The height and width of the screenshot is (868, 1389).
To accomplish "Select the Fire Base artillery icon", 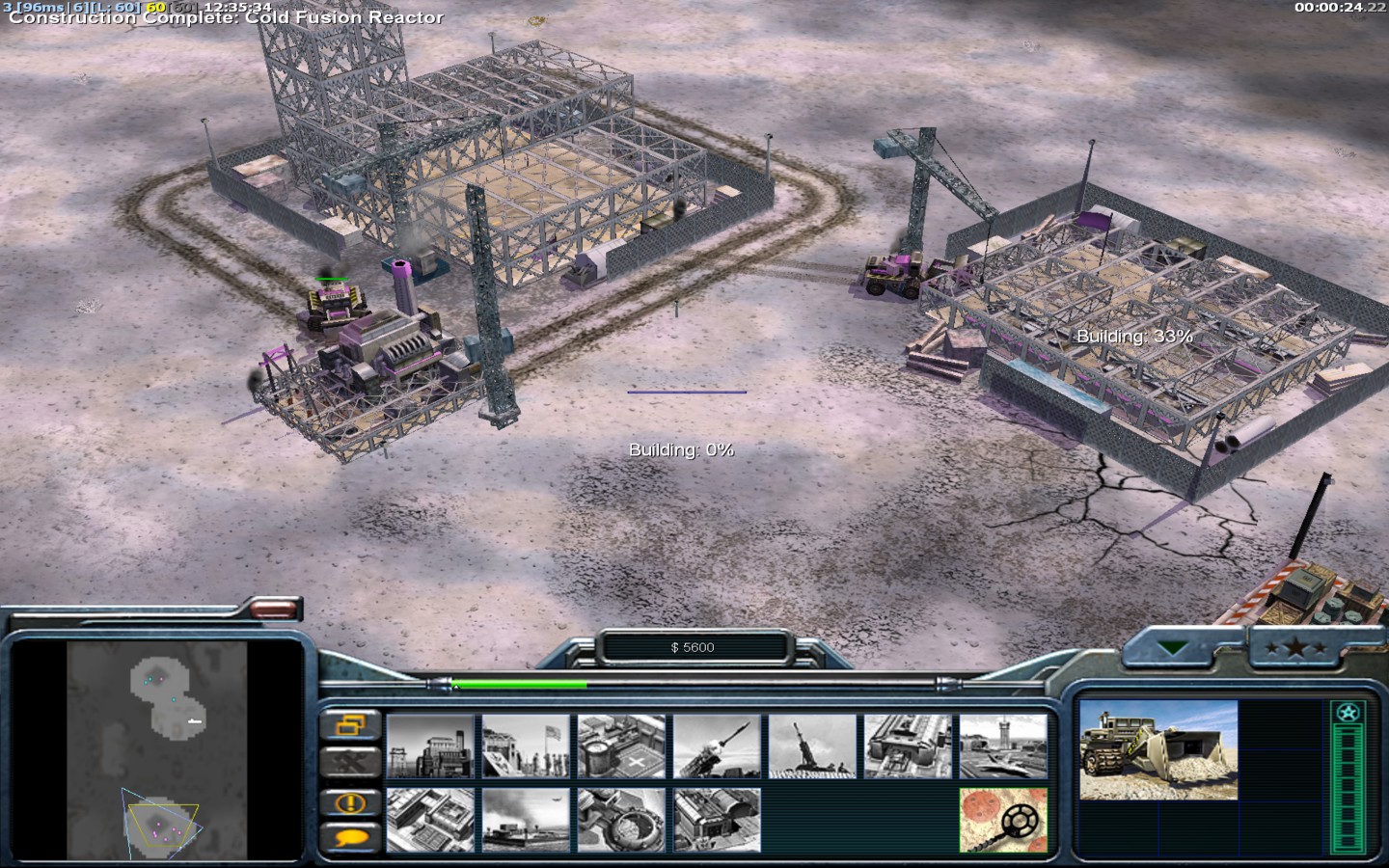I will pos(812,746).
